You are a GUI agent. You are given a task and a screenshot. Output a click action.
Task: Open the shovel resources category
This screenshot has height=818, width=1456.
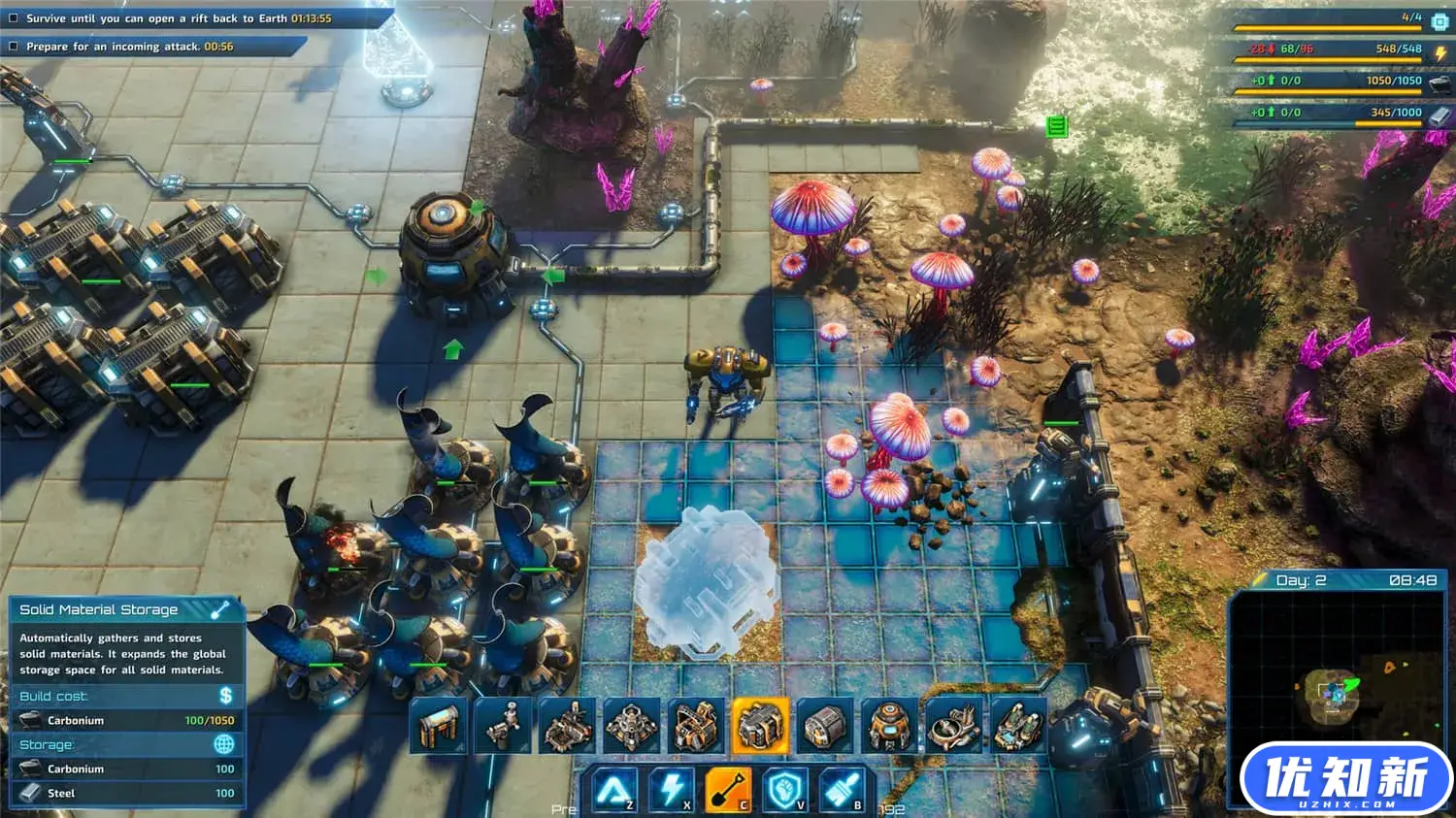pyautogui.click(x=728, y=791)
